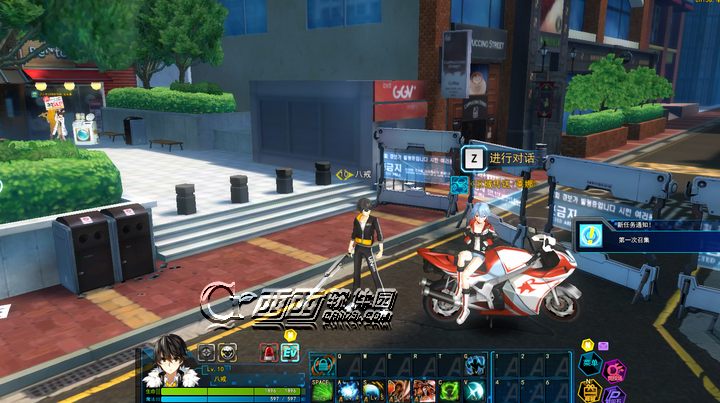
Task: Click the grey crosshair target icon
Action: tap(206, 352)
